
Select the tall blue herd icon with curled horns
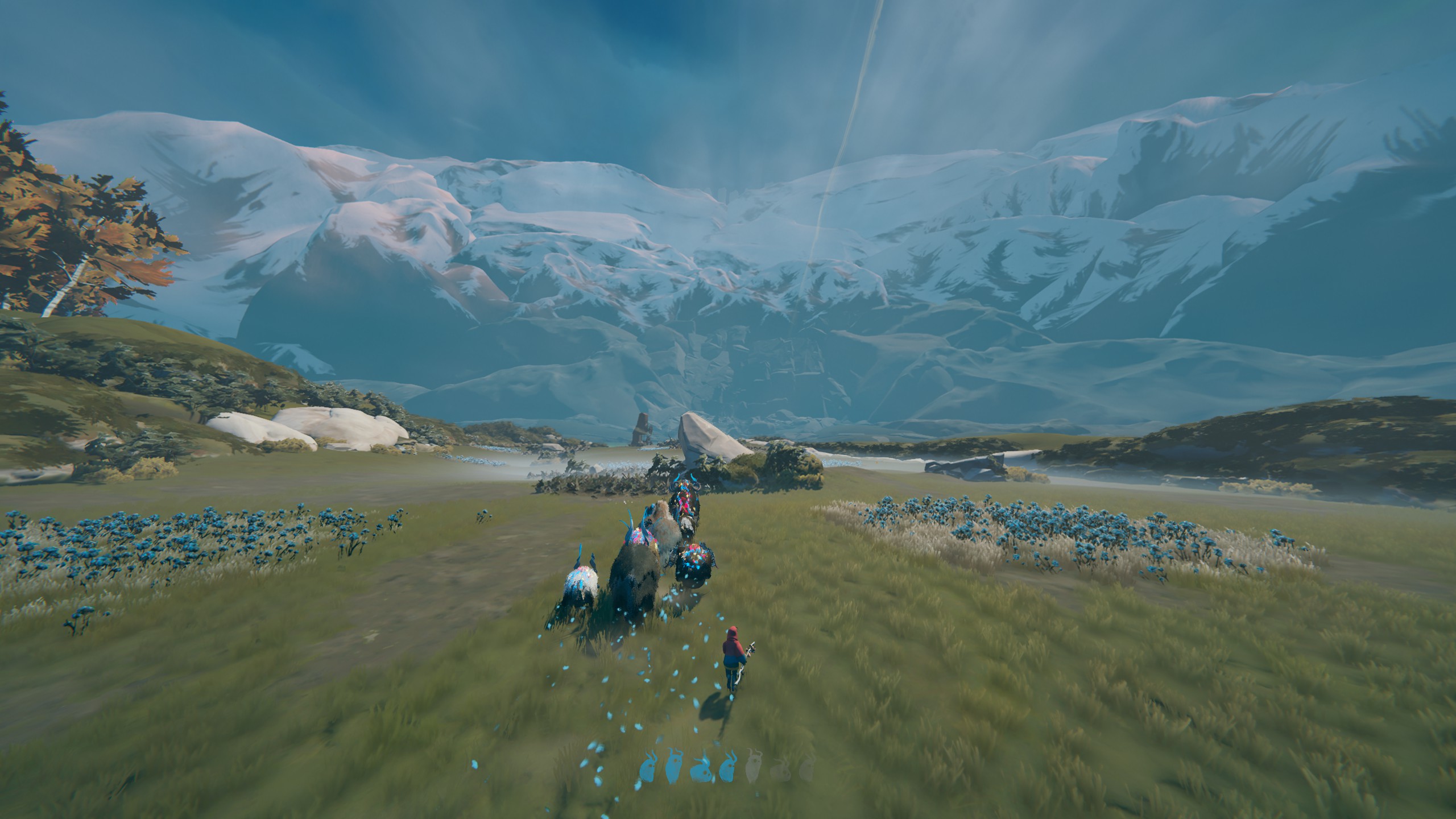[673, 768]
